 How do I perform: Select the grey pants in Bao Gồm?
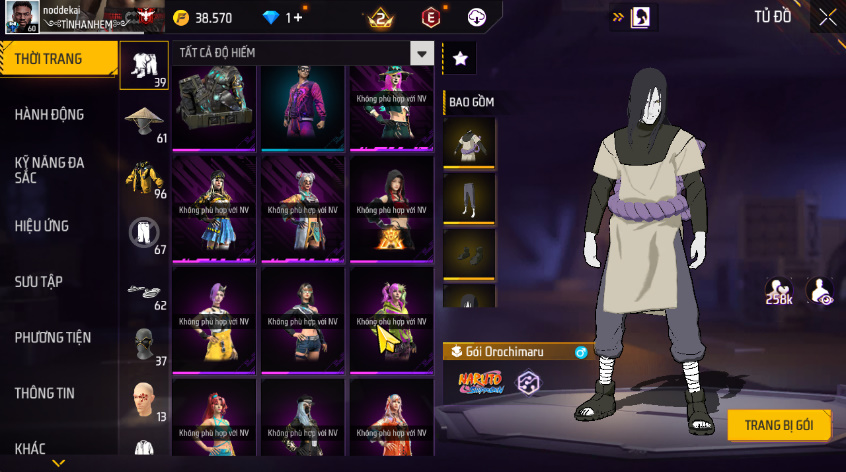tap(469, 199)
